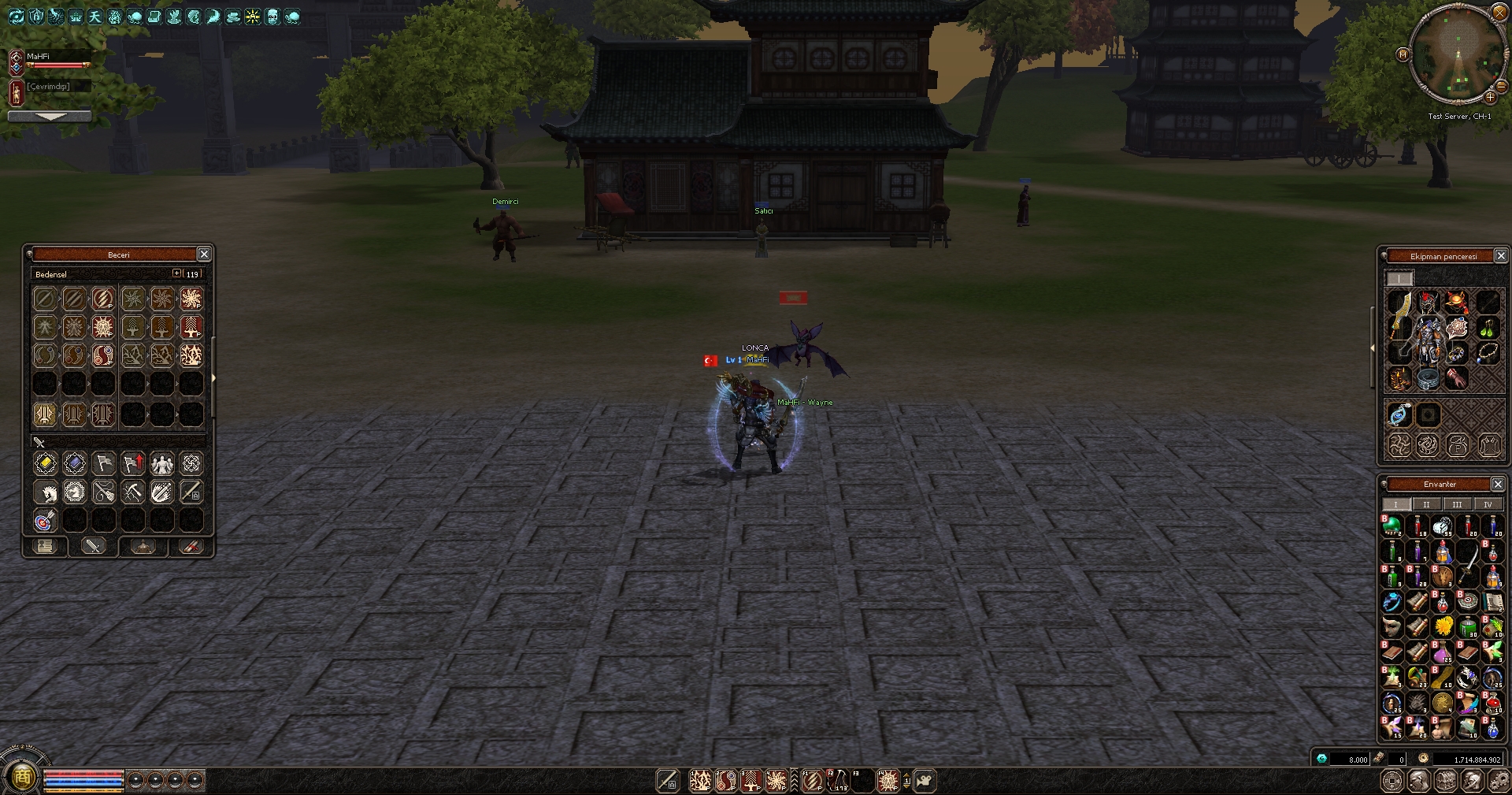Activate the white horse head skill
This screenshot has width=1512, height=795.
tap(45, 492)
